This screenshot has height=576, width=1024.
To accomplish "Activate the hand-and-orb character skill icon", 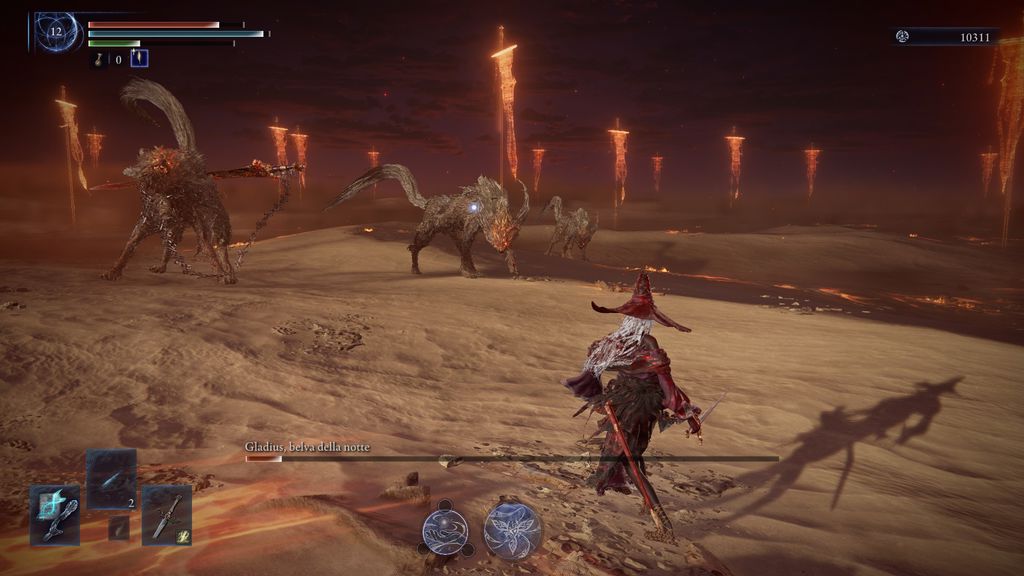I will pos(445,530).
